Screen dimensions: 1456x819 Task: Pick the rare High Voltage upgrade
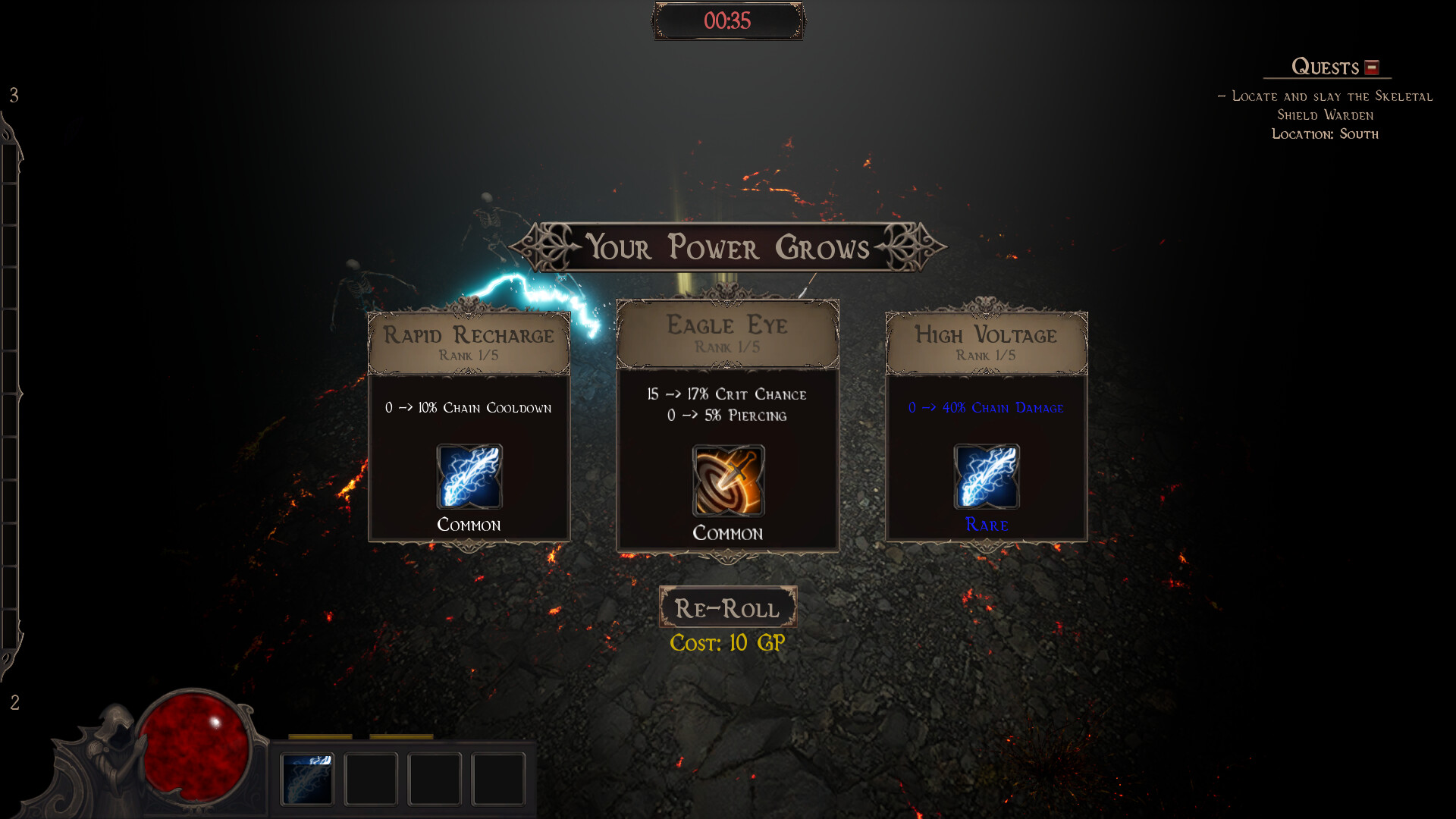pyautogui.click(x=987, y=425)
